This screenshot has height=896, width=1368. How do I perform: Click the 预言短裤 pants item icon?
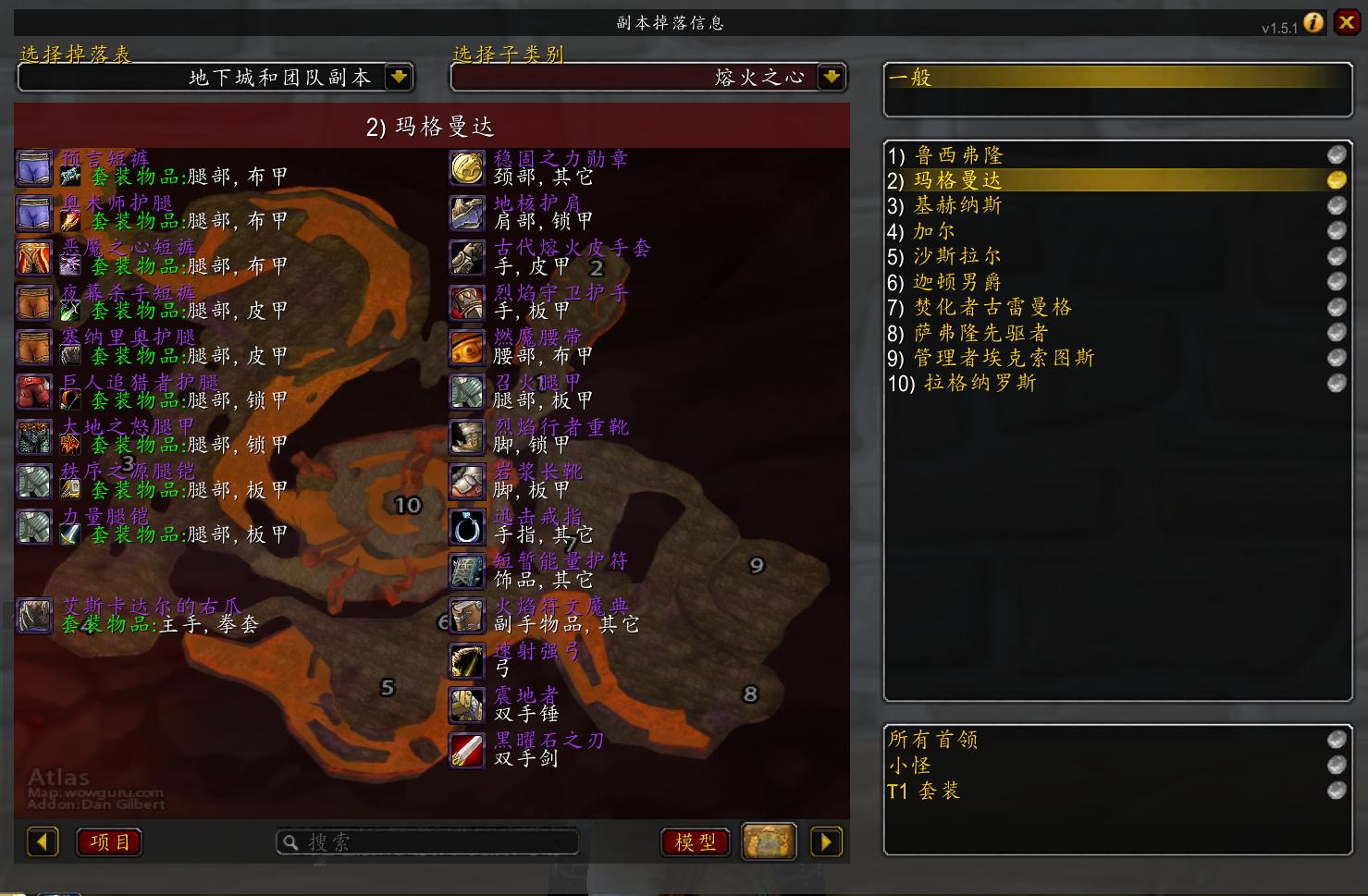click(34, 168)
